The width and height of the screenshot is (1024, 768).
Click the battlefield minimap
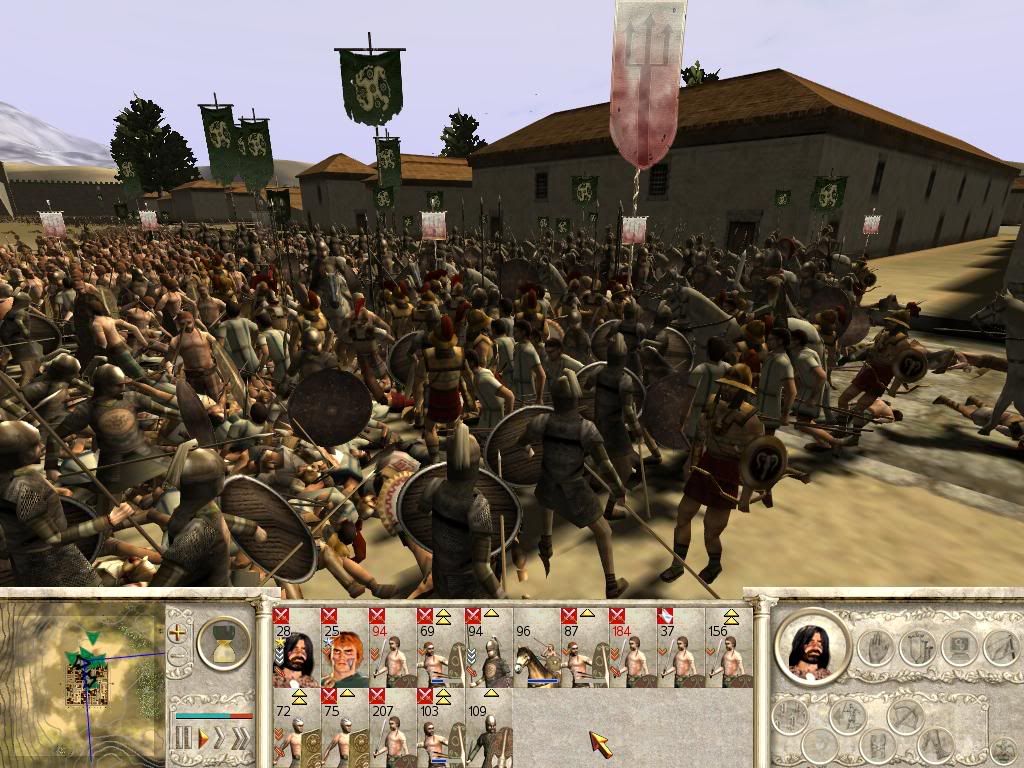point(82,680)
